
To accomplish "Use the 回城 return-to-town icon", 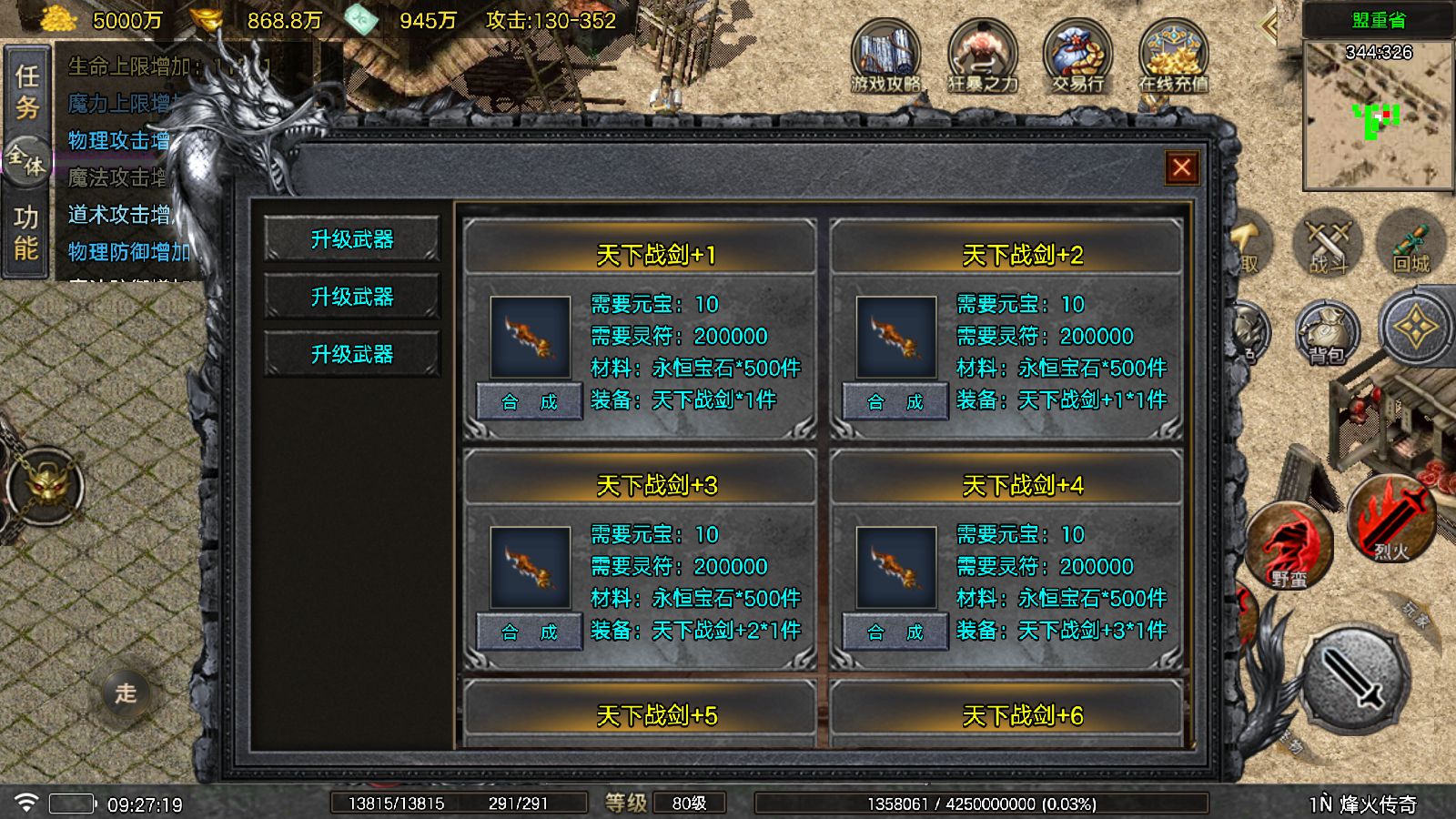I will (1410, 244).
